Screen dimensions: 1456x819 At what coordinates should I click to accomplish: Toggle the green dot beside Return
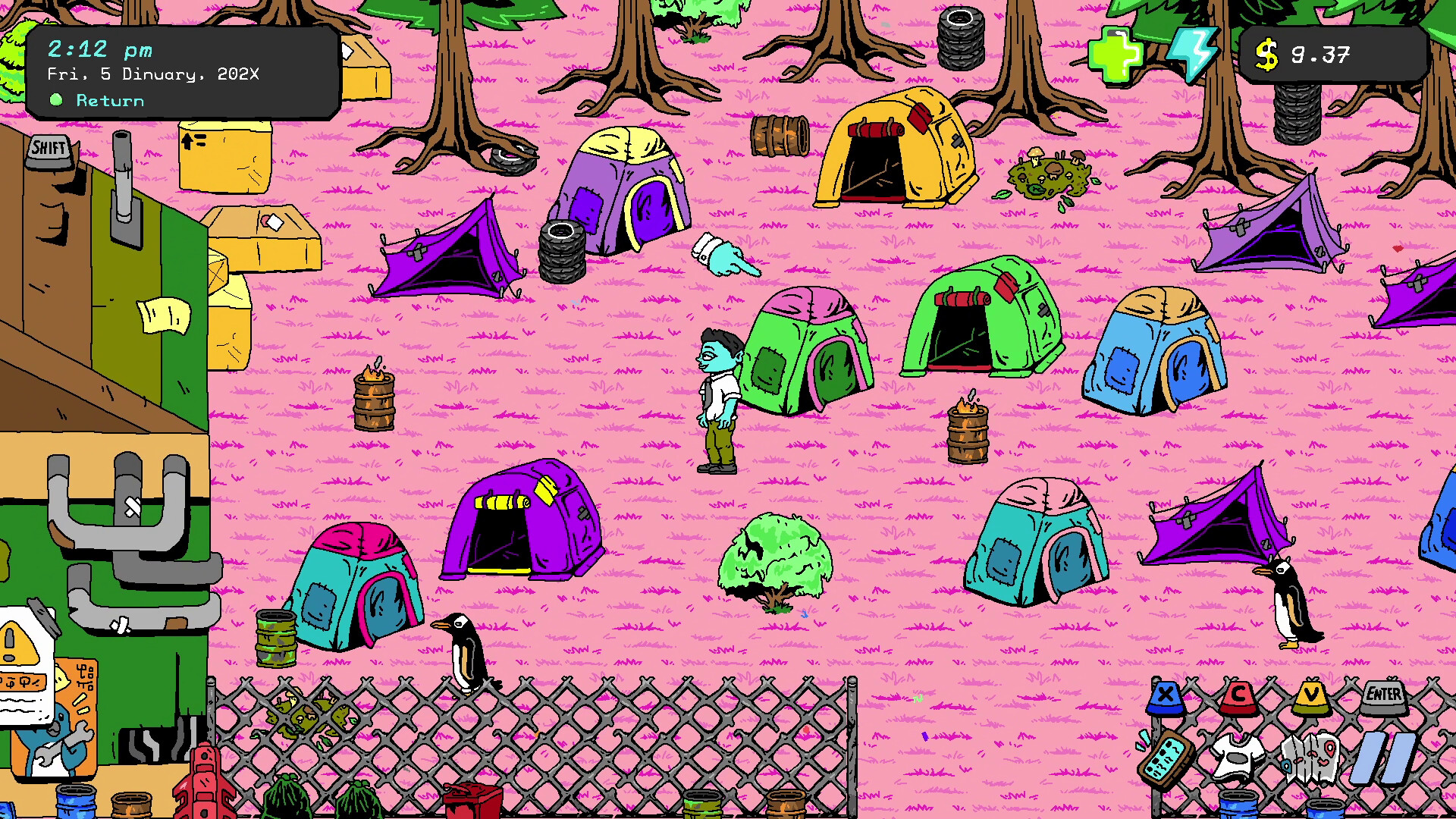(56, 99)
